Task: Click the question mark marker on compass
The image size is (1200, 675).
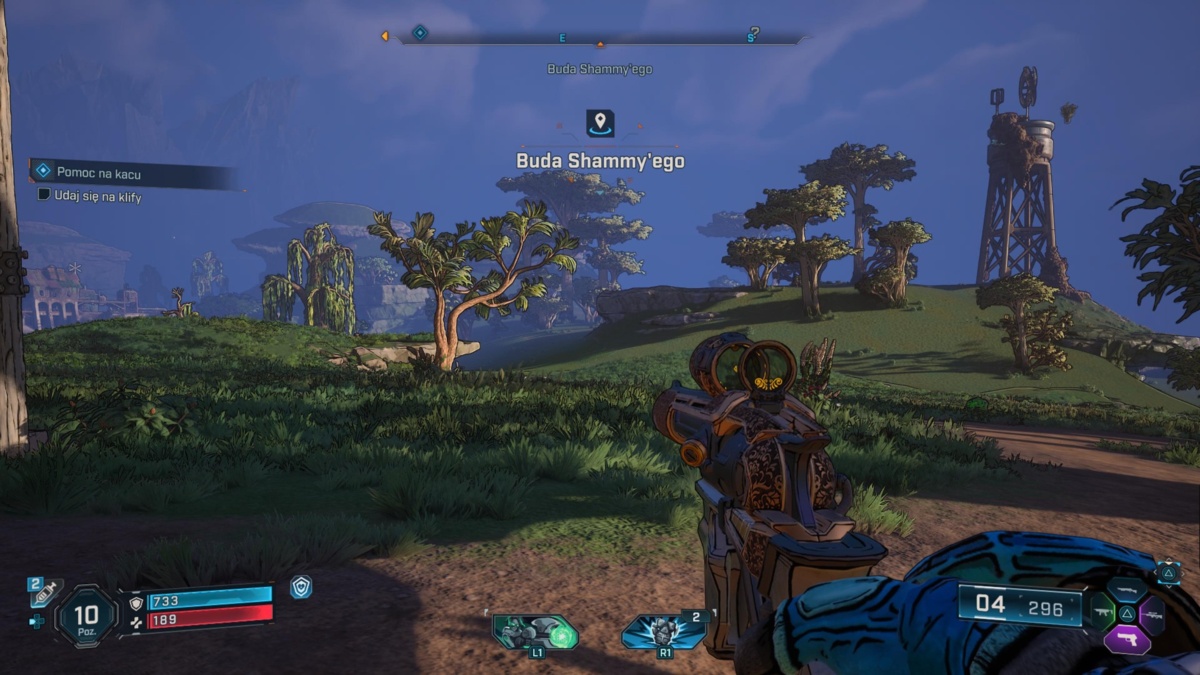Action: pos(753,33)
